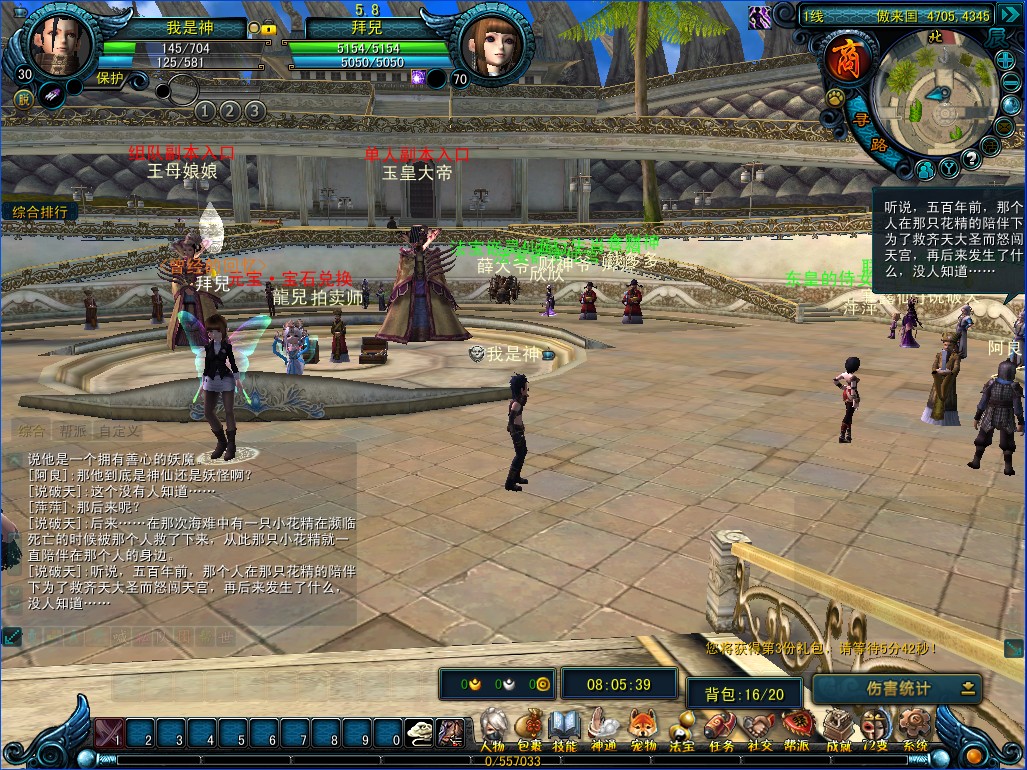Expand the 伤害统计 damage statistics panel
Image resolution: width=1027 pixels, height=770 pixels.
(x=967, y=688)
